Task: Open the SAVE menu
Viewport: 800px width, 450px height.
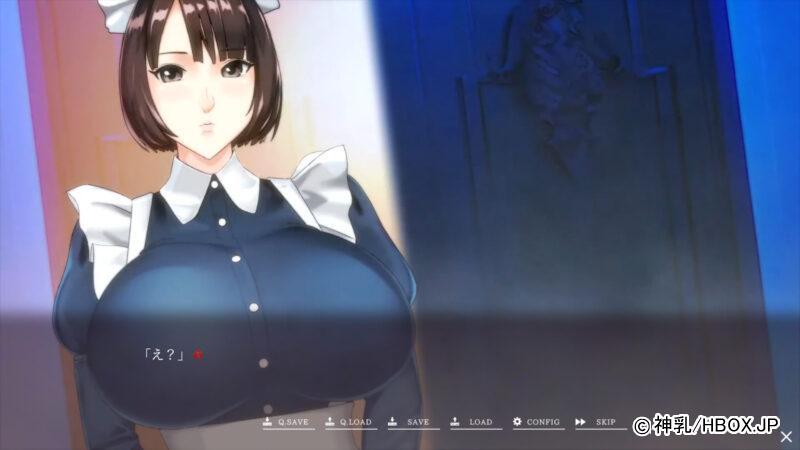Action: click(410, 422)
